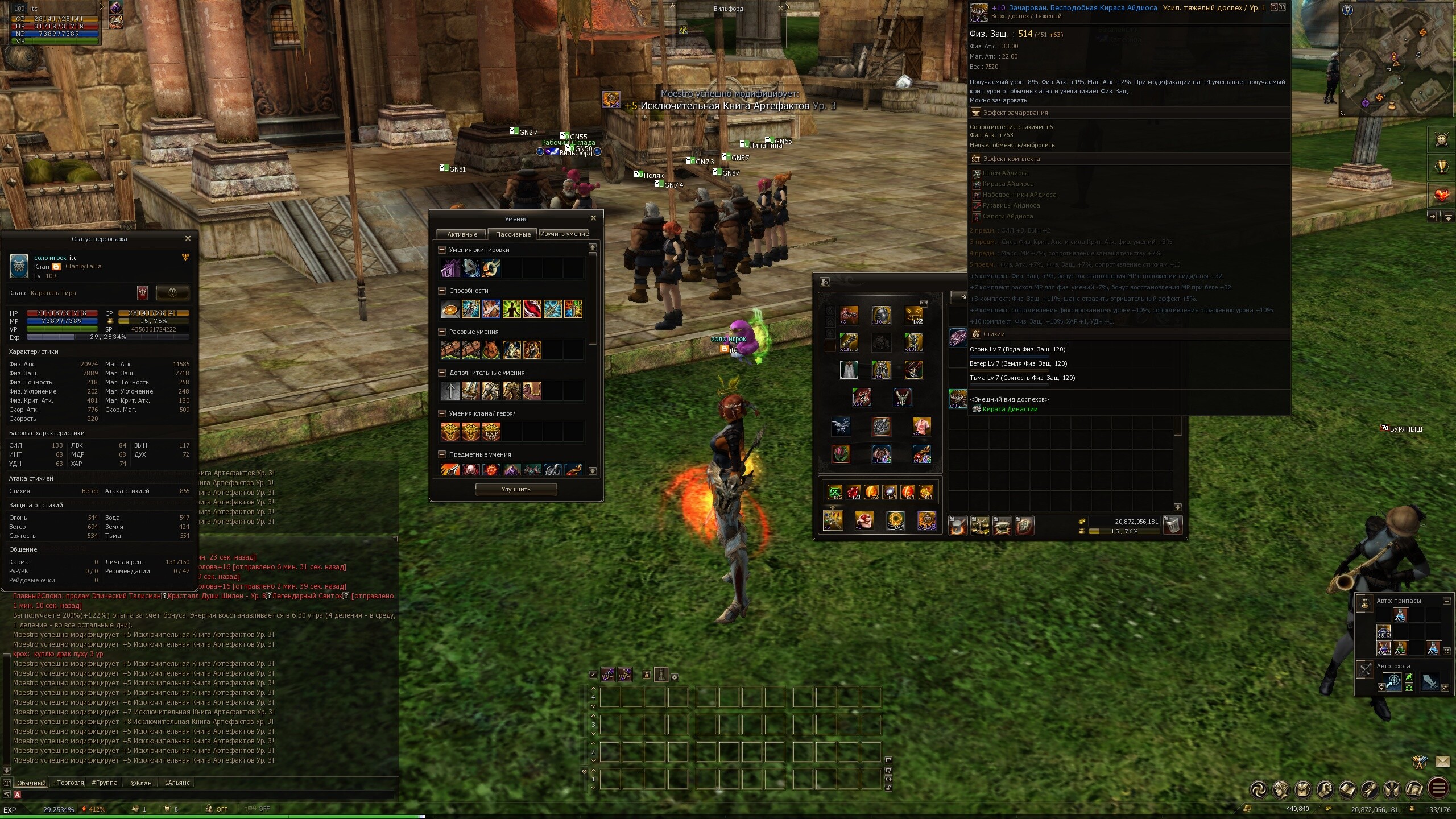
Task: Open the backpack inventory icon
Action: pos(1303,789)
